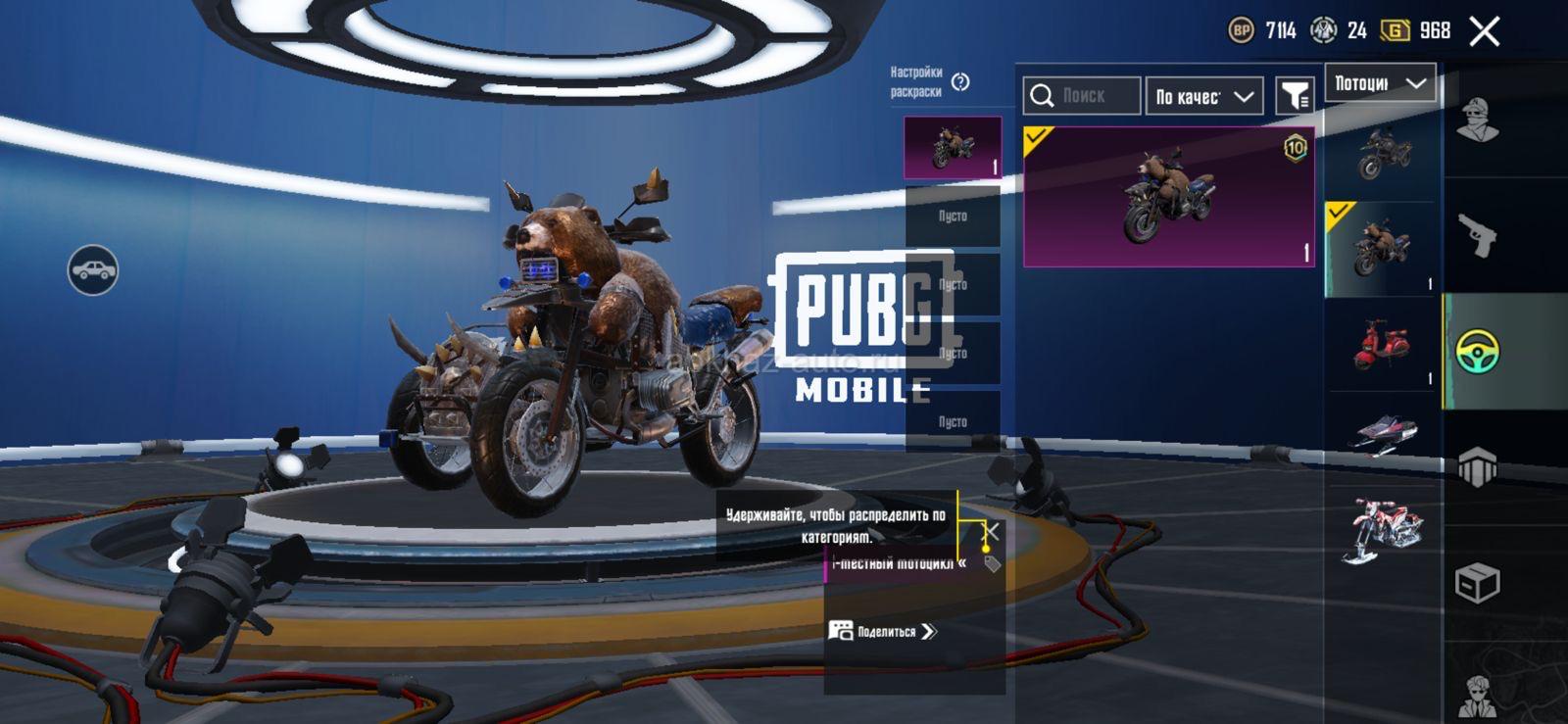
Task: Dismiss the Удерживайте tooltip with its X
Action: pyautogui.click(x=992, y=531)
